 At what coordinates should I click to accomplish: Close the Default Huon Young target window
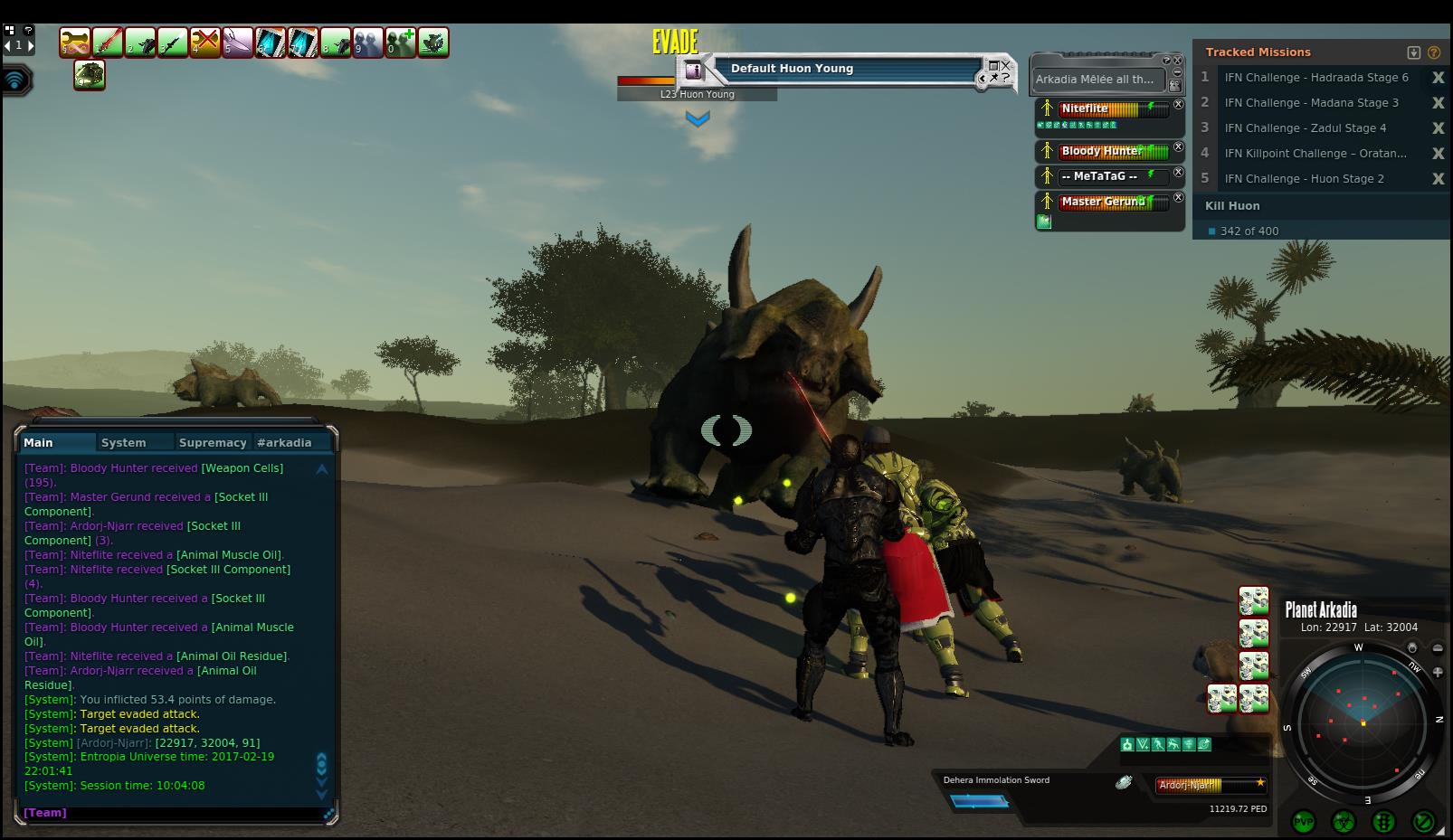pyautogui.click(x=1006, y=65)
